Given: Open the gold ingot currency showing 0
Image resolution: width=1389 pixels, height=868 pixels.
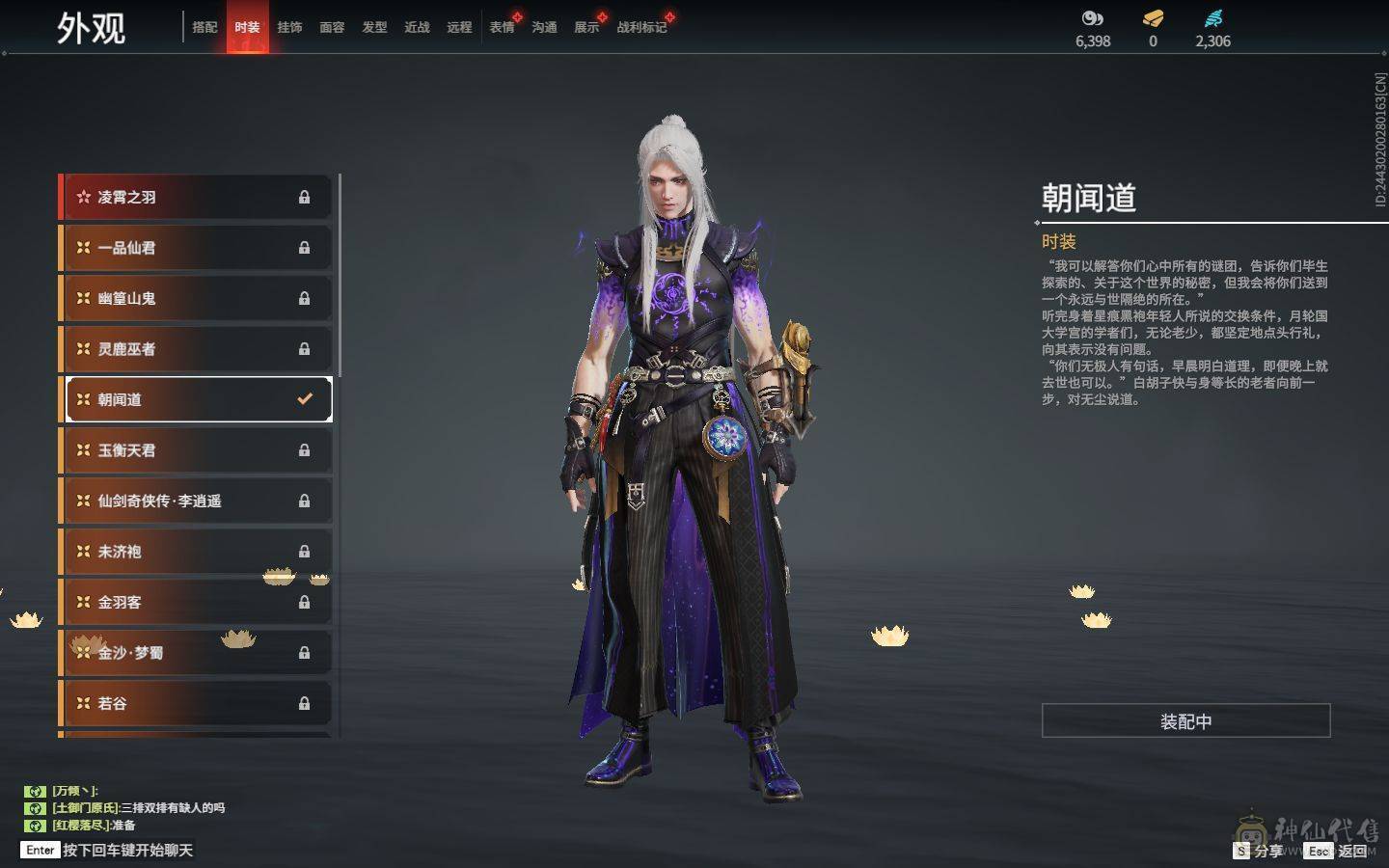Looking at the screenshot, I should pyautogui.click(x=1152, y=17).
